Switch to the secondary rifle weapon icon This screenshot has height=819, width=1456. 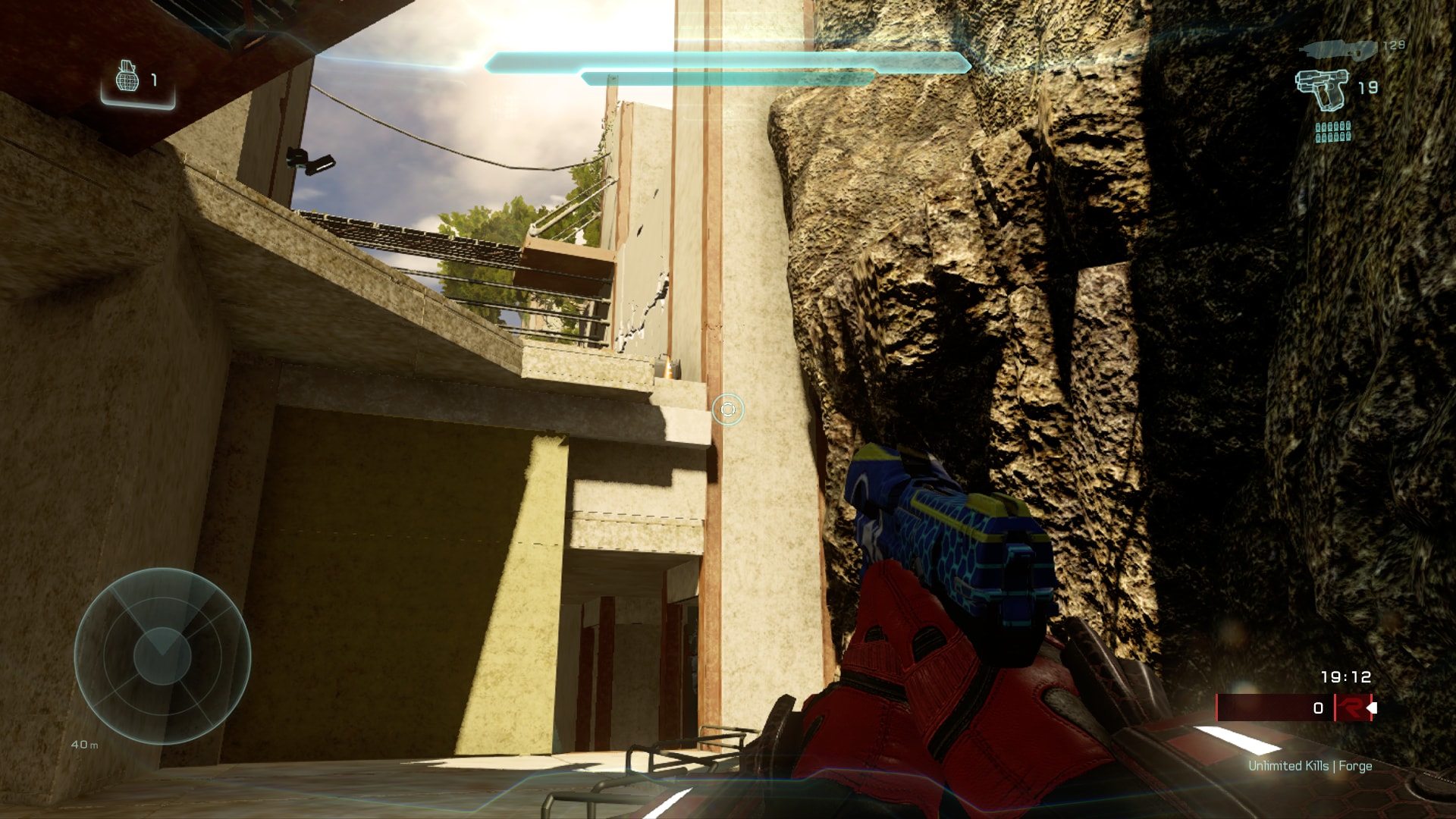1337,49
